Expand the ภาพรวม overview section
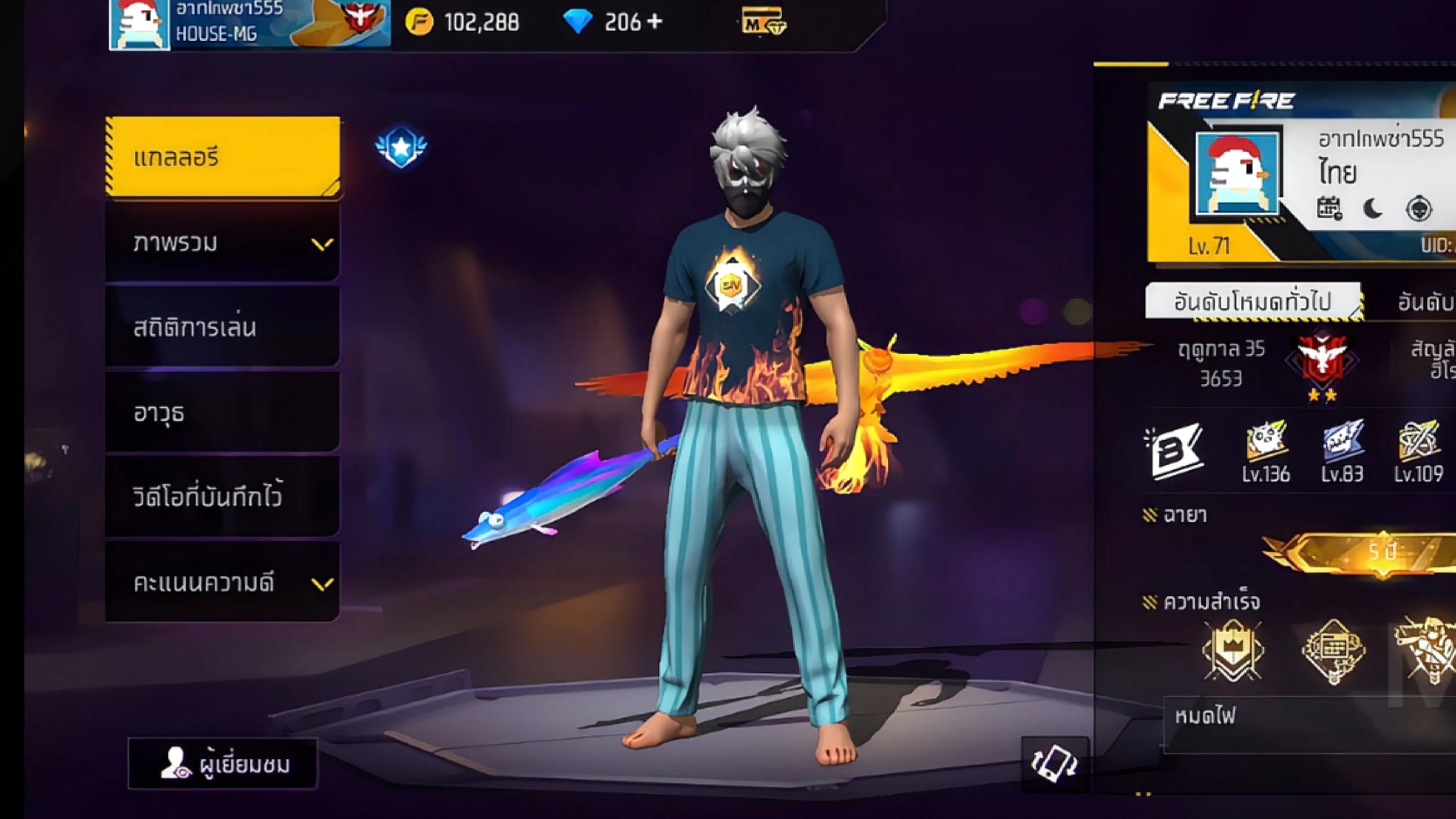Screen dimensions: 1456x819 point(223,243)
